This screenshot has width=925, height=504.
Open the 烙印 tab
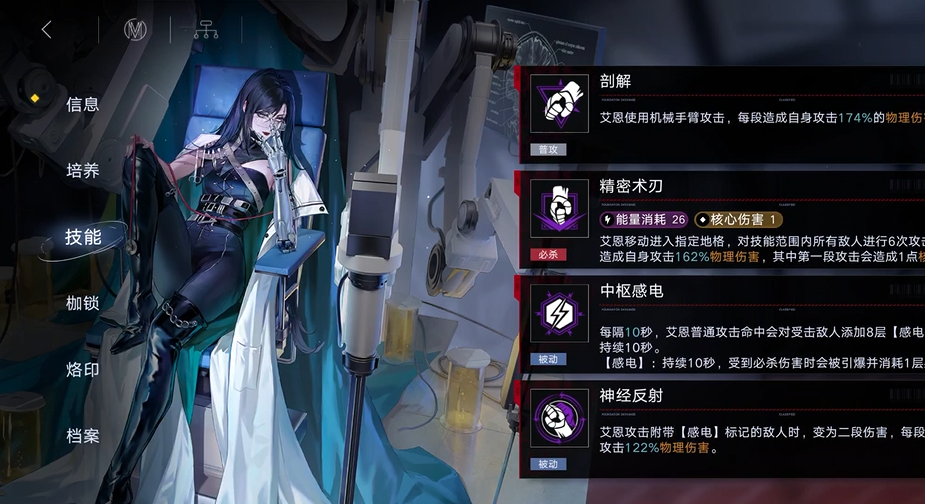click(83, 370)
